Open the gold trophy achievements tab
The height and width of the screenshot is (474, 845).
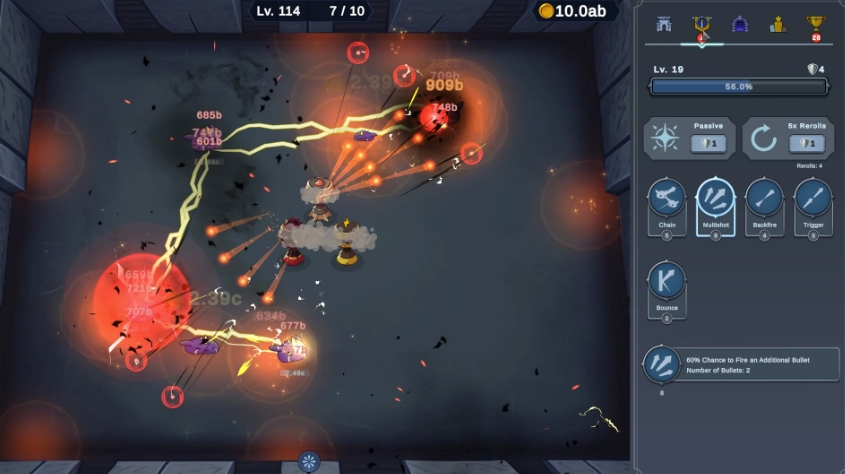(816, 25)
